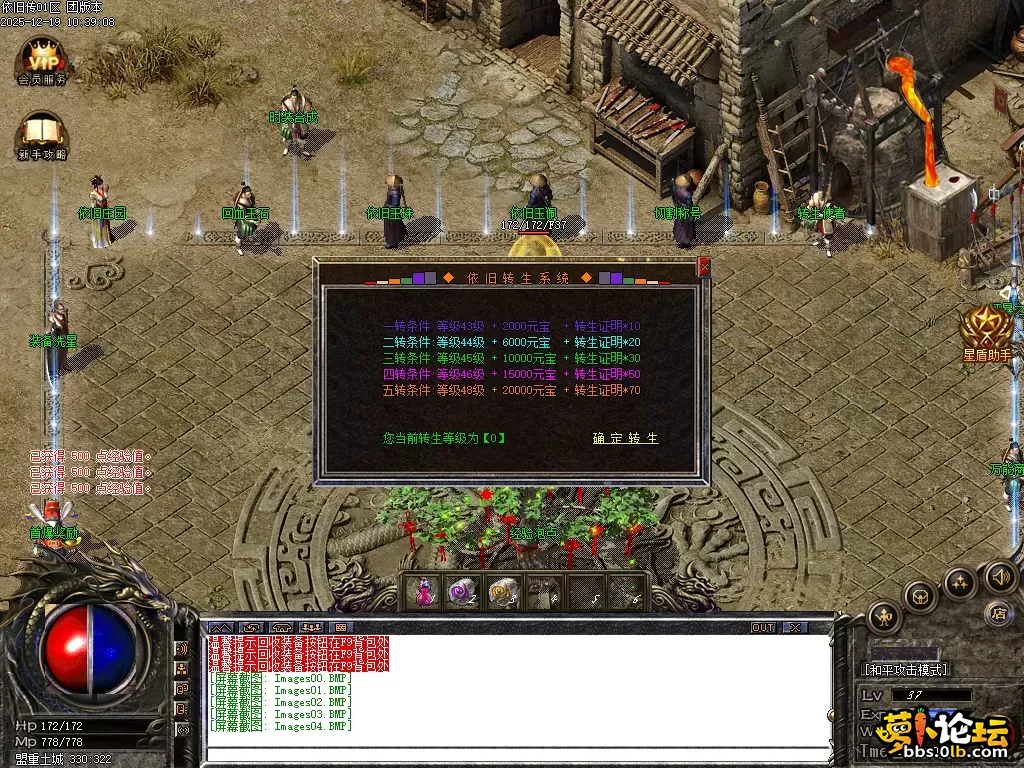The width and height of the screenshot is (1024, 768).
Task: Open the VIP member services
Action: [x=42, y=60]
